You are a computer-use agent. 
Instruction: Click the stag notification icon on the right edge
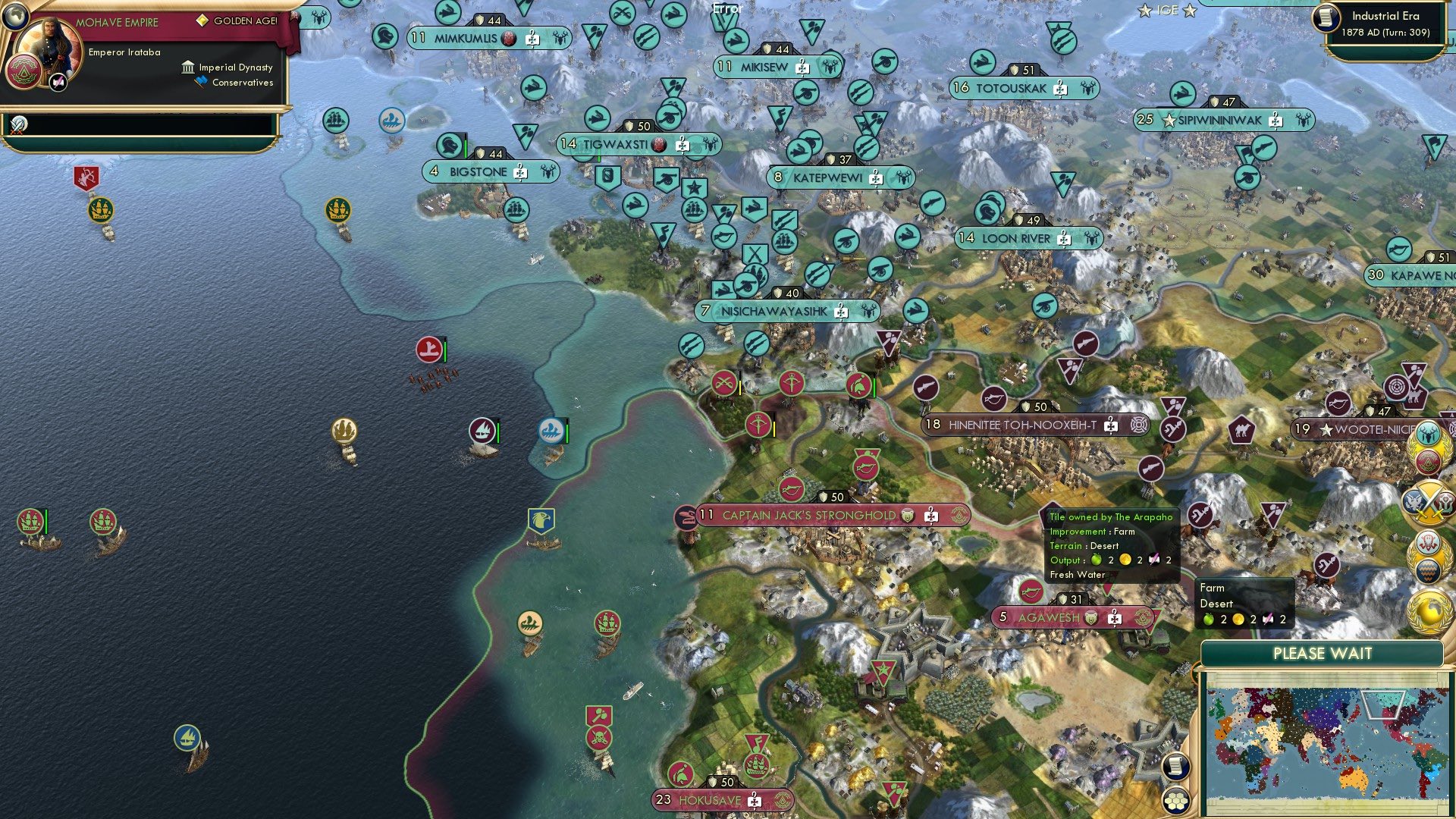point(1429,433)
